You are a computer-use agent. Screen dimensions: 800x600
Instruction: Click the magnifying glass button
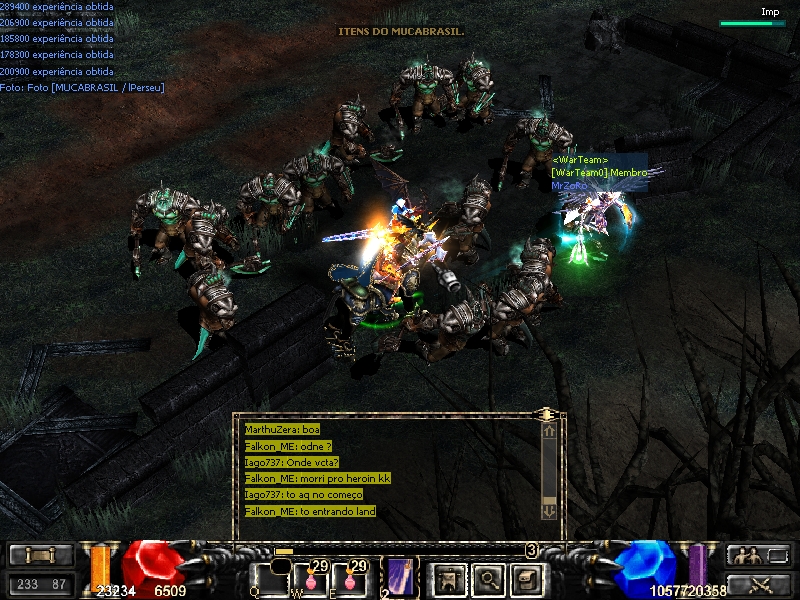(488, 579)
